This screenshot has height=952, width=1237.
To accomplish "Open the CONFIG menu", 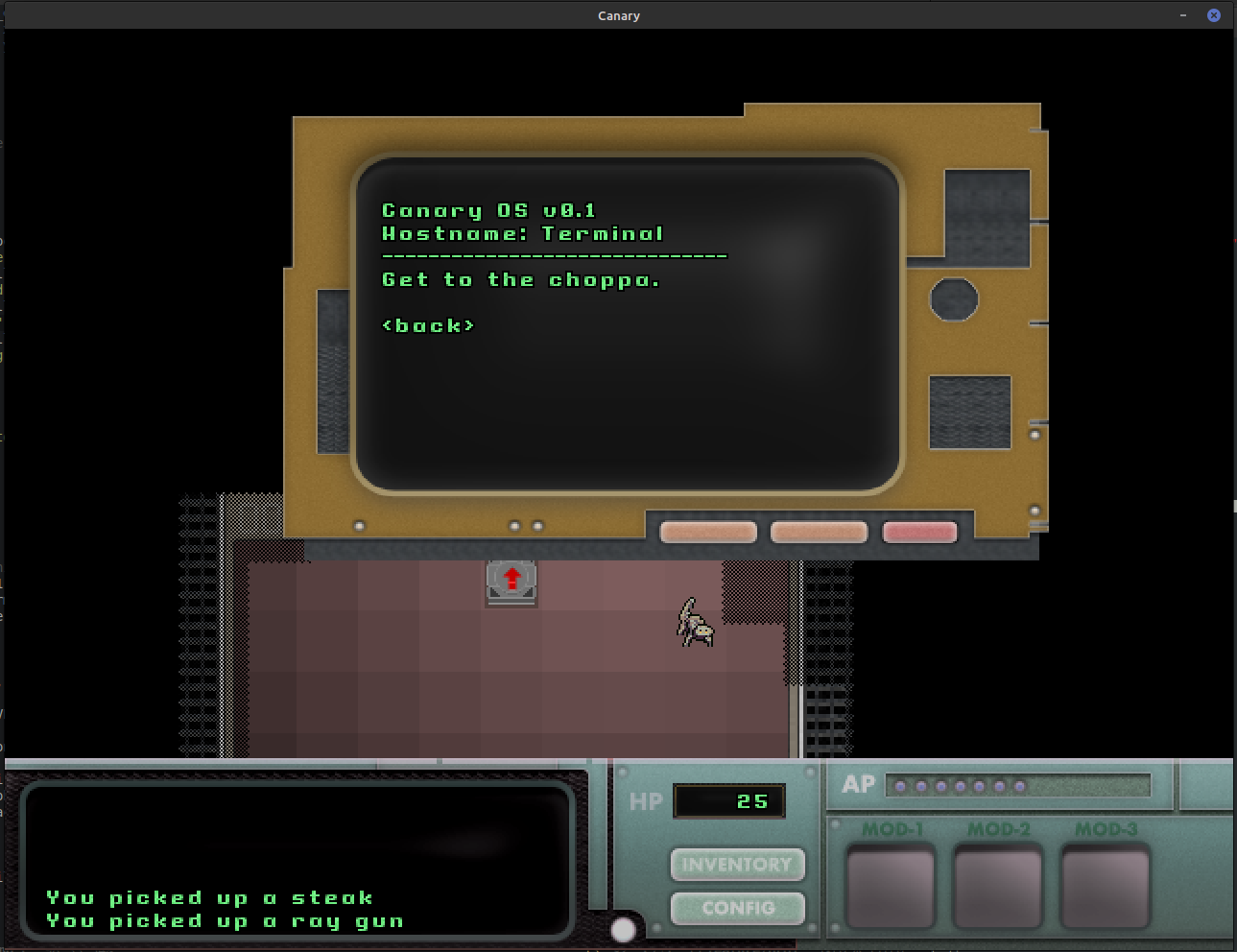I will 737,908.
